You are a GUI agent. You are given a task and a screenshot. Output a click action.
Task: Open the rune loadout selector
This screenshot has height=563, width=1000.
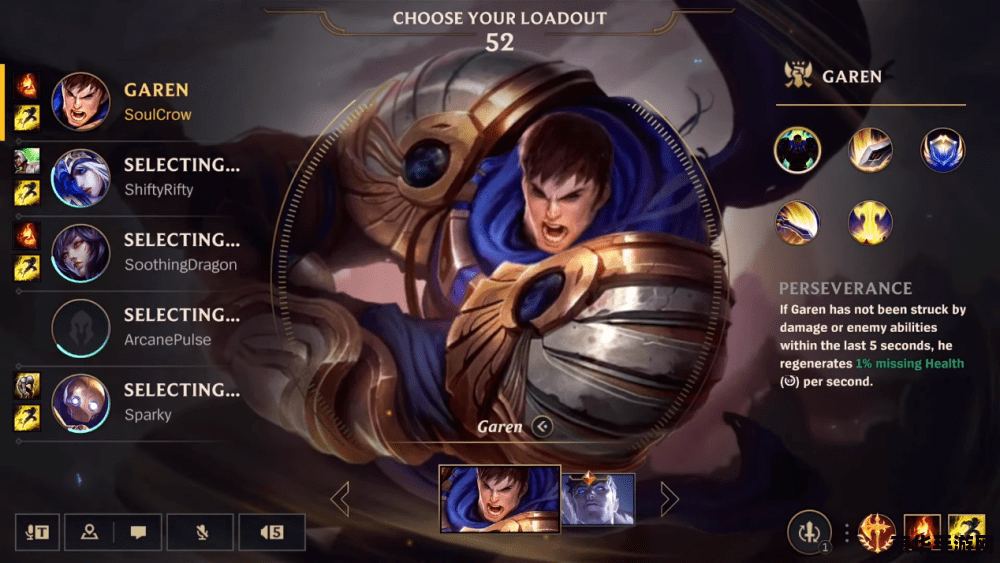click(809, 531)
